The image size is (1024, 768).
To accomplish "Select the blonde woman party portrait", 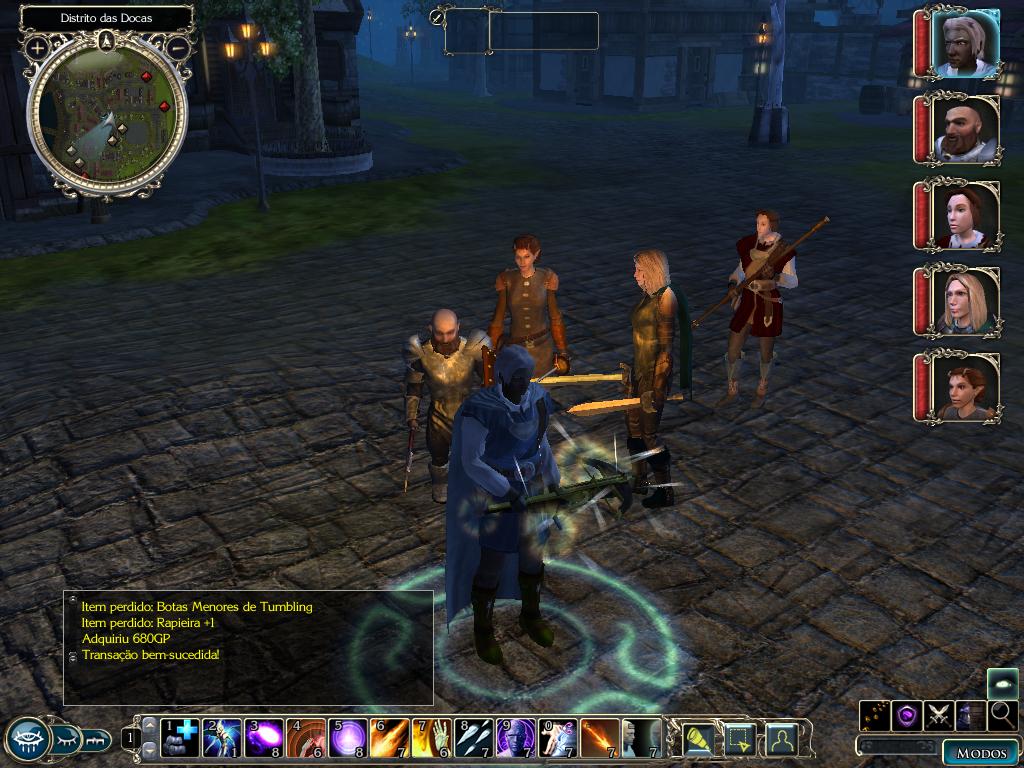I will click(x=964, y=302).
